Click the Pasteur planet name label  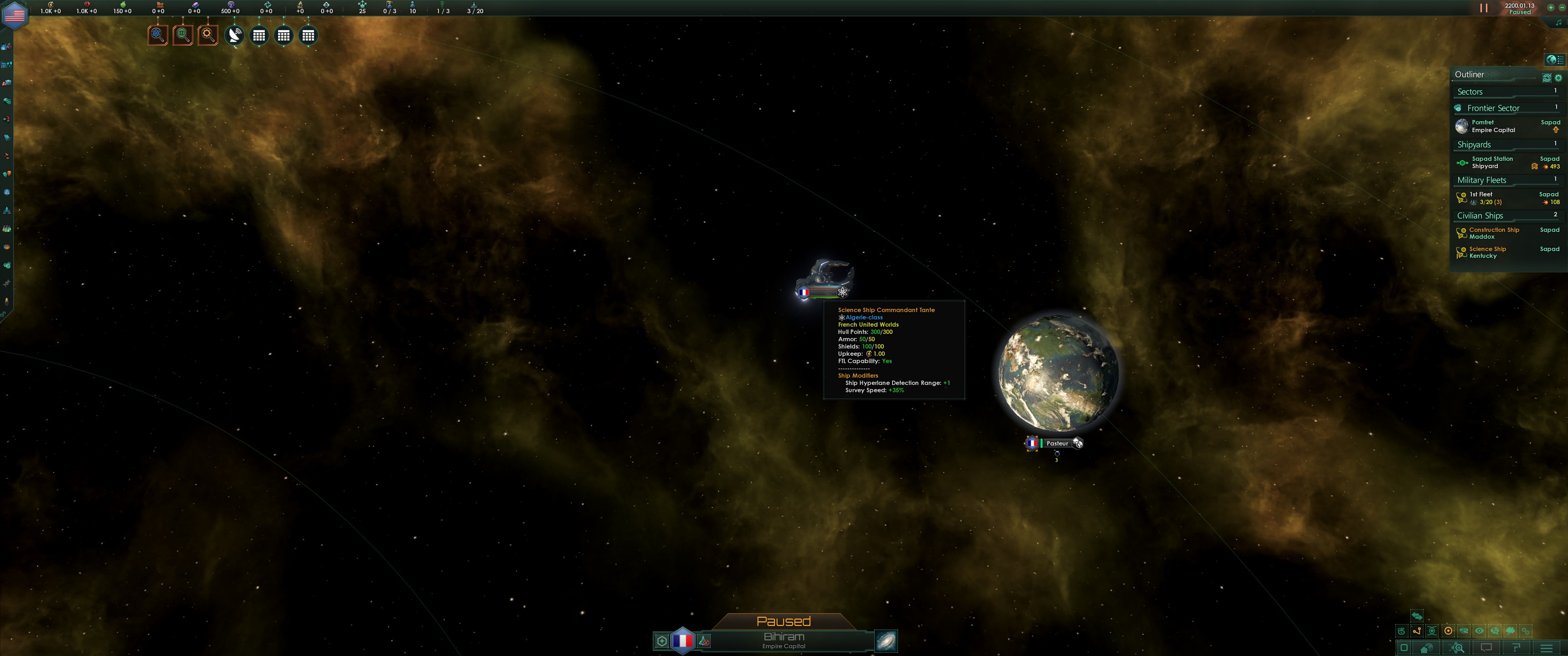tap(1057, 443)
